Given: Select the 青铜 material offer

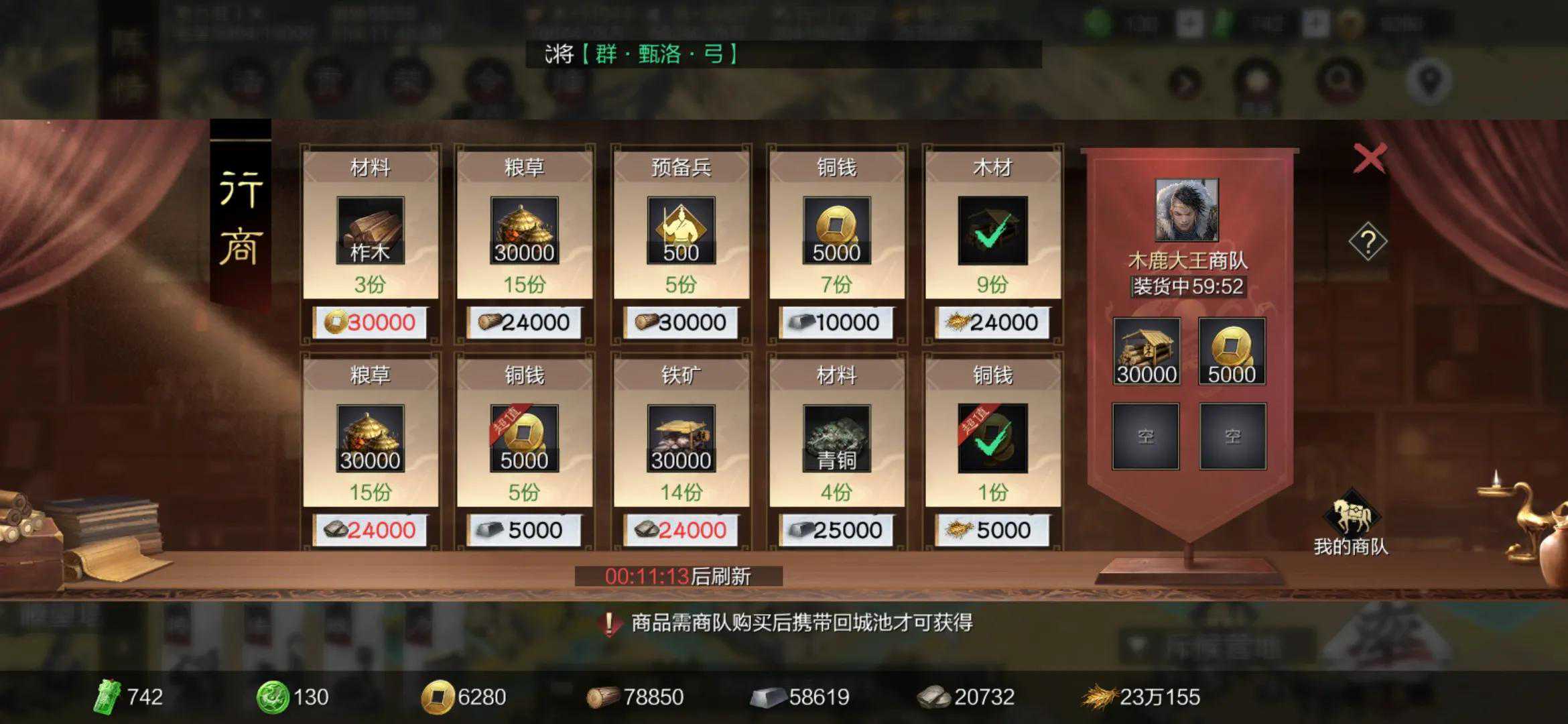Looking at the screenshot, I should [836, 438].
